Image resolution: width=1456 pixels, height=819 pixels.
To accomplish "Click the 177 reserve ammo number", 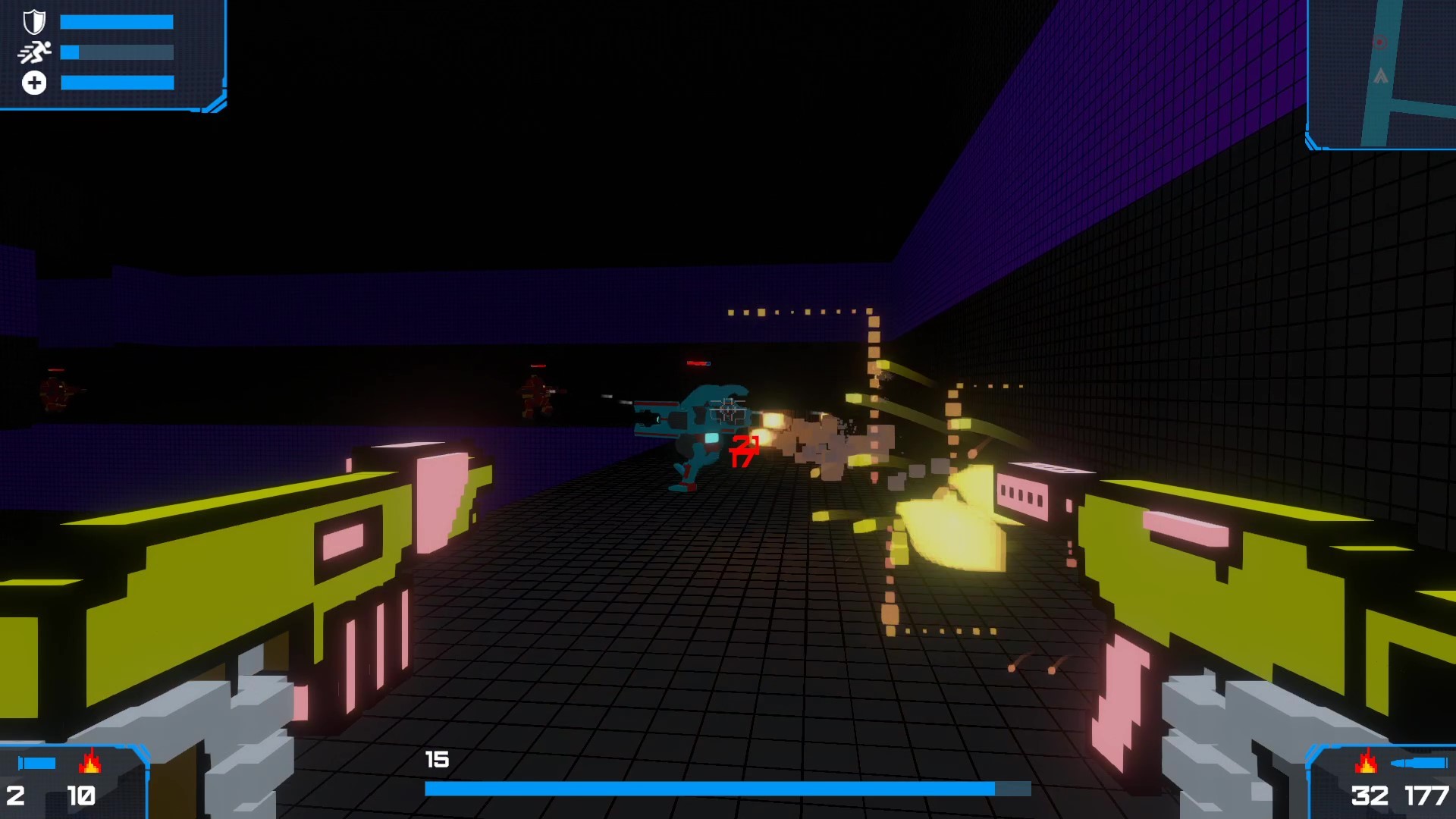I will click(1427, 795).
